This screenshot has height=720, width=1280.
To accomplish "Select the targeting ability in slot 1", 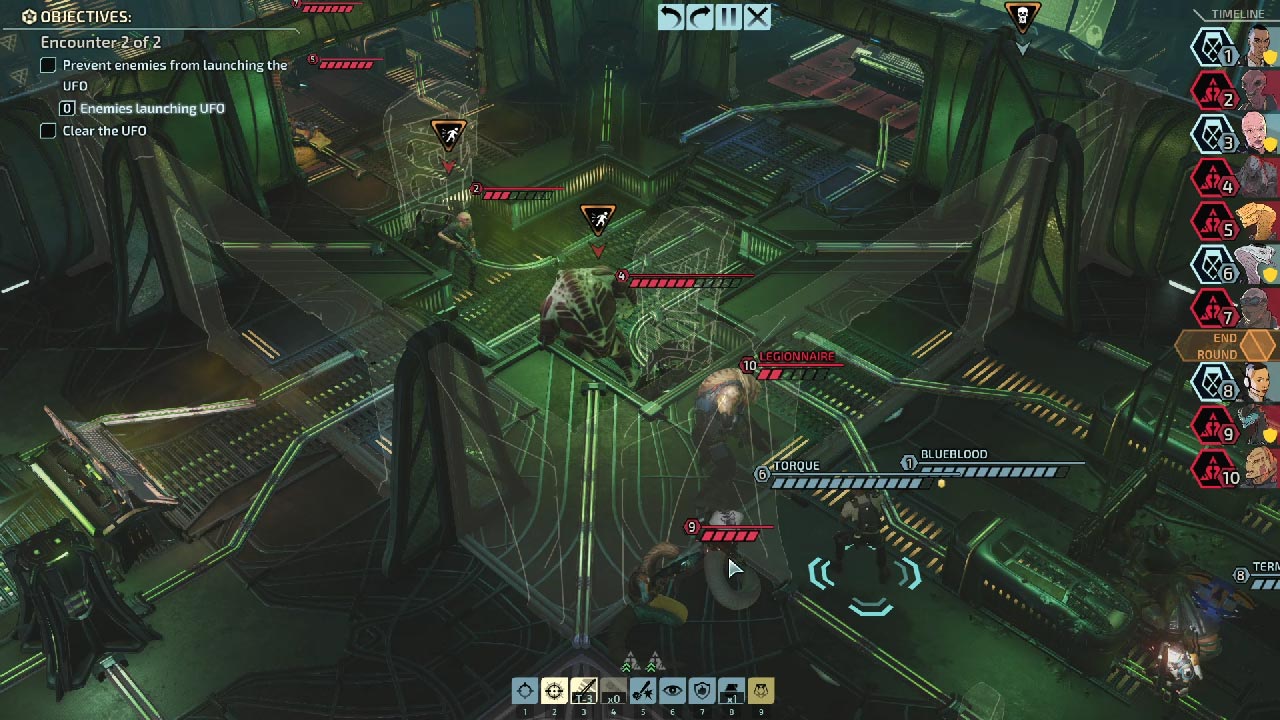I will click(x=525, y=693).
